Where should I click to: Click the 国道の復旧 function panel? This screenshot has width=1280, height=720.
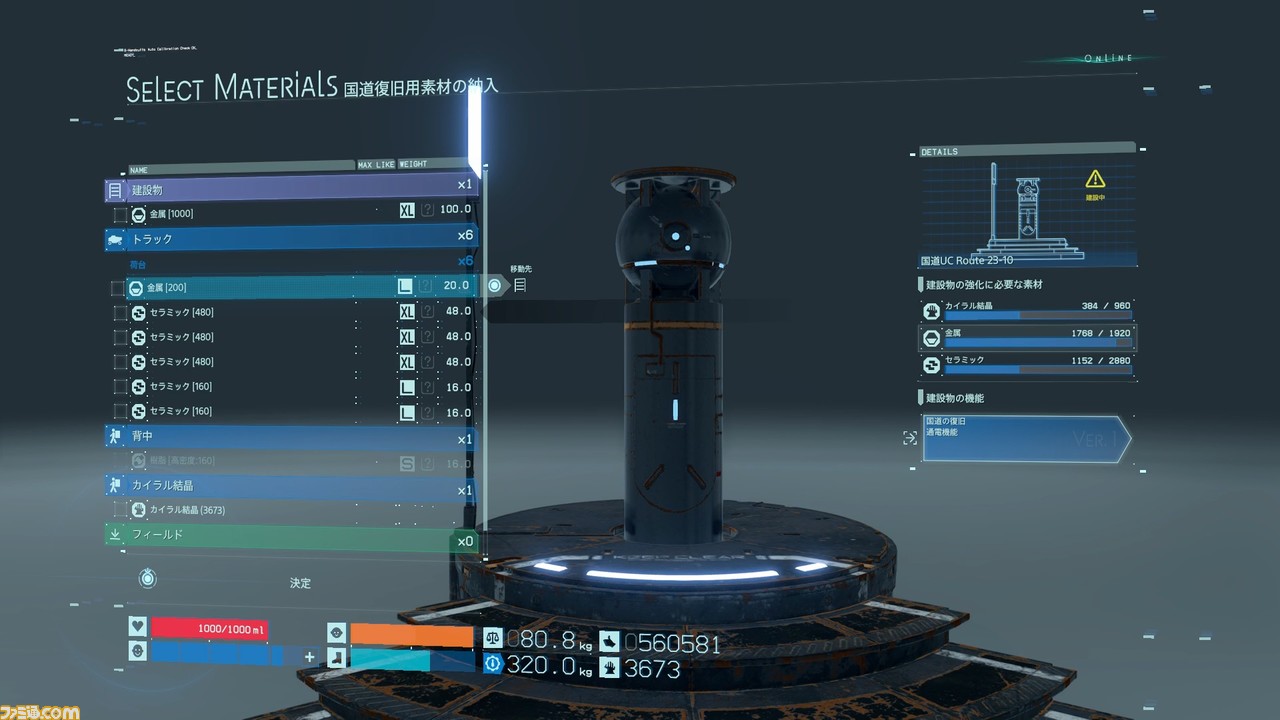click(1025, 438)
